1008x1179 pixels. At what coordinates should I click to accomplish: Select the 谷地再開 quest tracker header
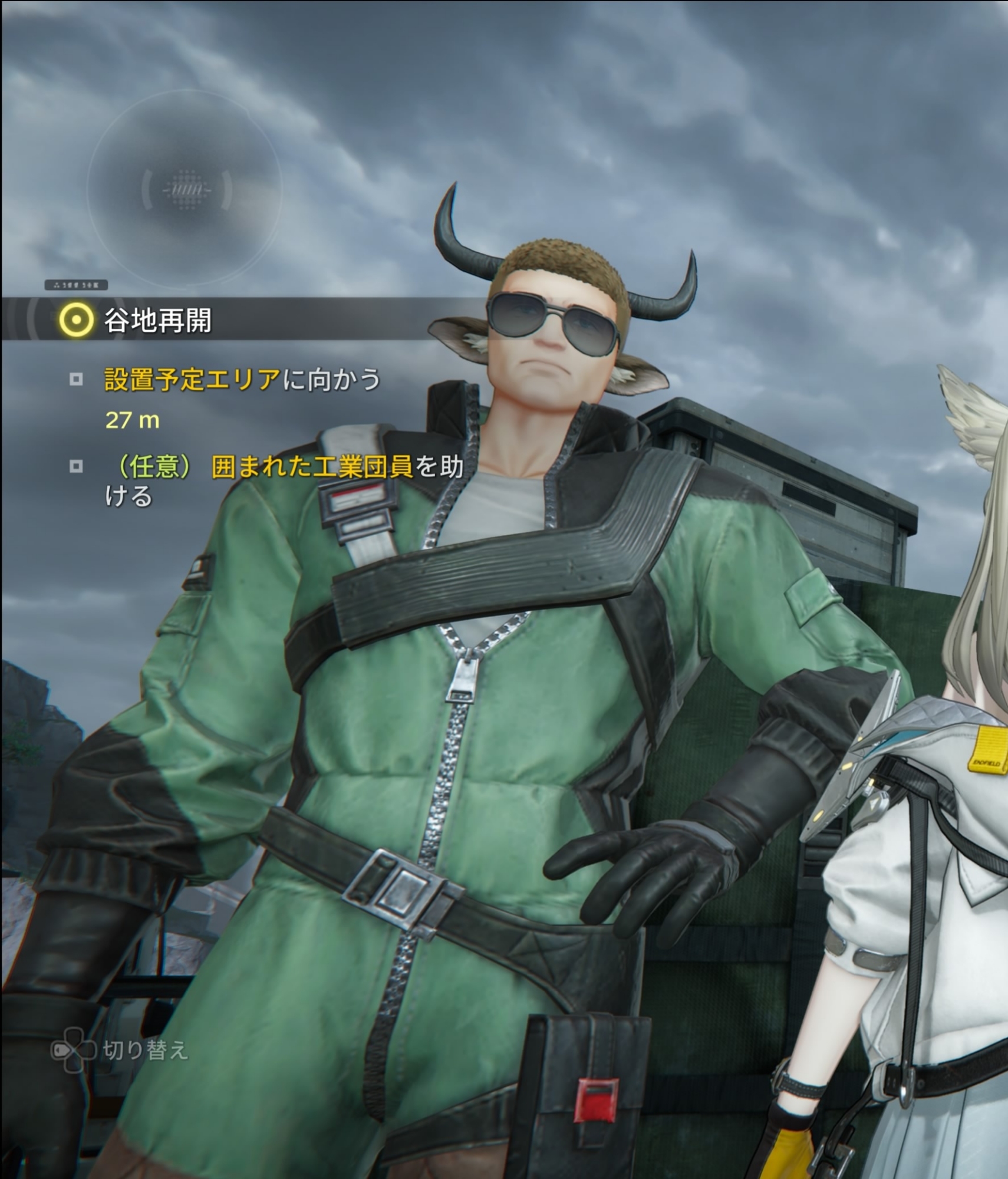pyautogui.click(x=158, y=320)
